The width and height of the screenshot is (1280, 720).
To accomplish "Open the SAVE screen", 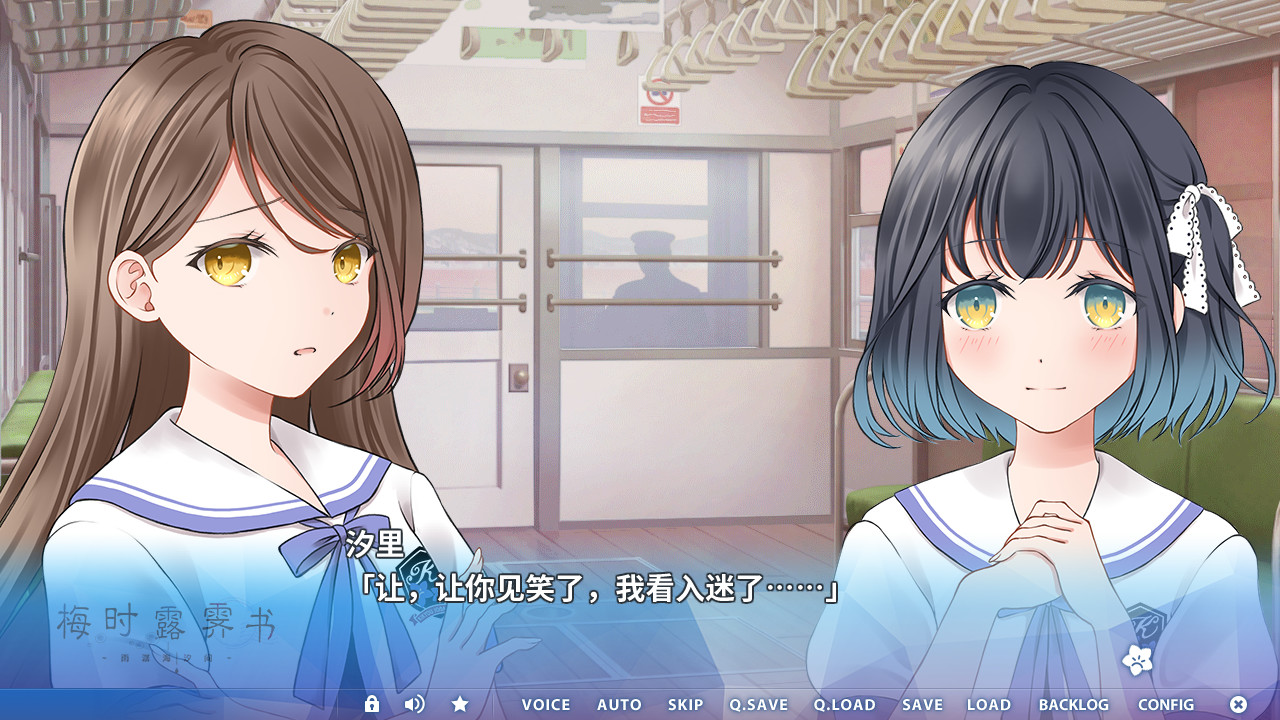I will tap(922, 704).
